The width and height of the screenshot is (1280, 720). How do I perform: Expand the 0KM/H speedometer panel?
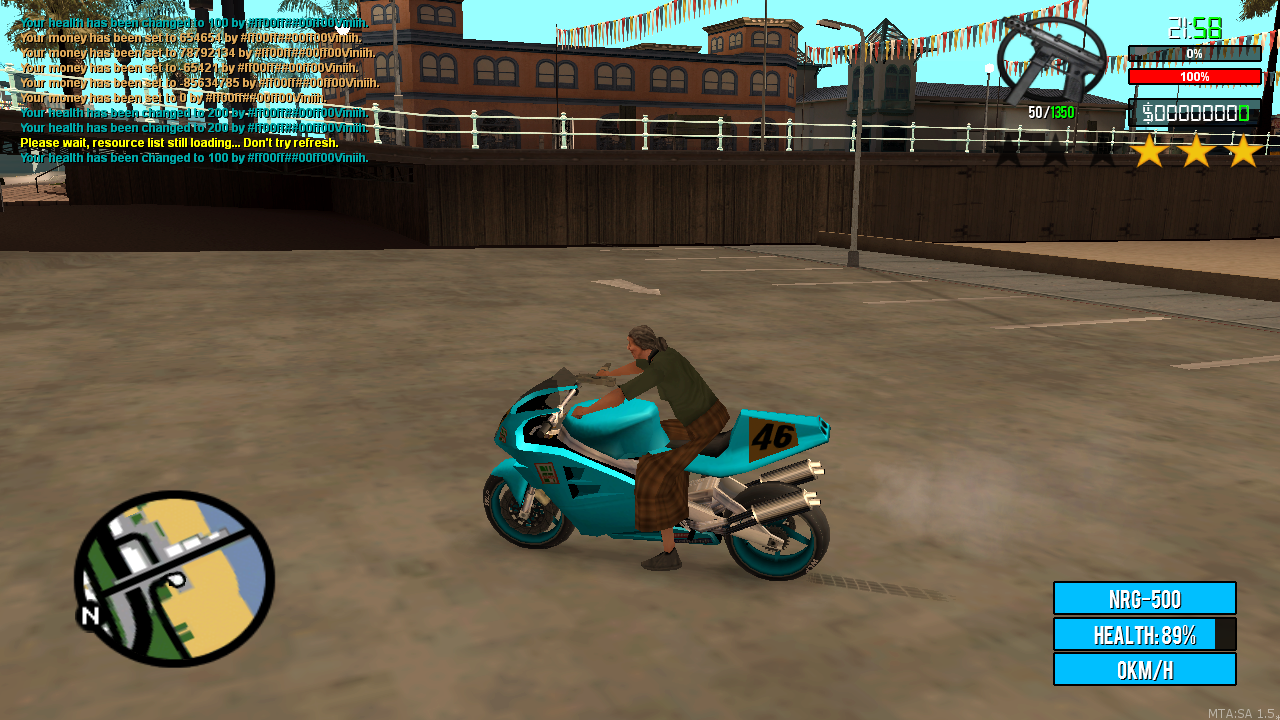(x=1146, y=670)
